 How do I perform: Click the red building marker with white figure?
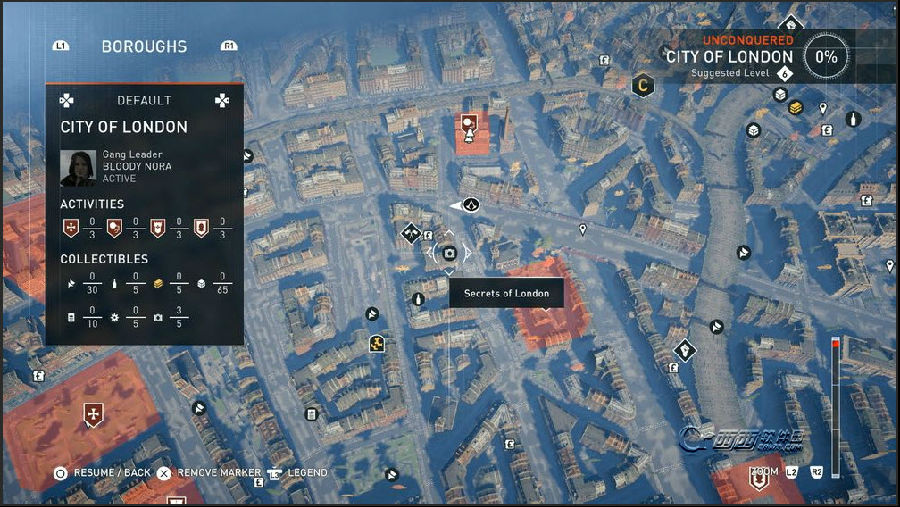468,128
